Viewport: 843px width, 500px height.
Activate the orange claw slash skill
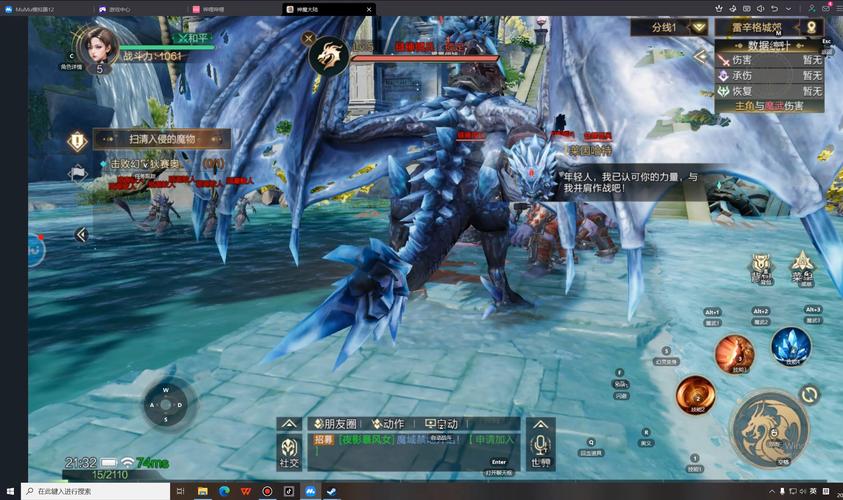pyautogui.click(x=733, y=353)
